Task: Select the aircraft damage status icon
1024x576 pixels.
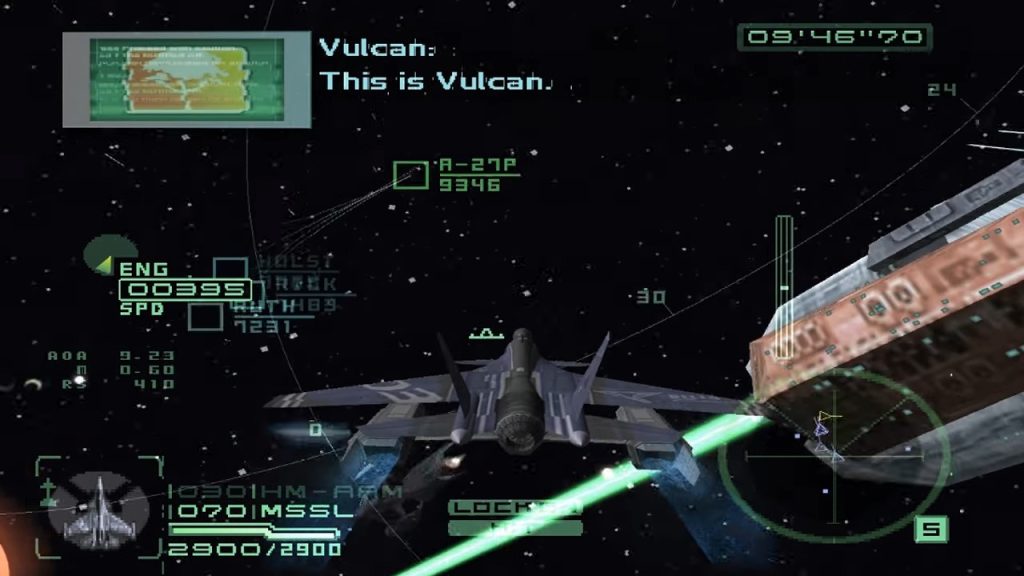Action: click(99, 507)
